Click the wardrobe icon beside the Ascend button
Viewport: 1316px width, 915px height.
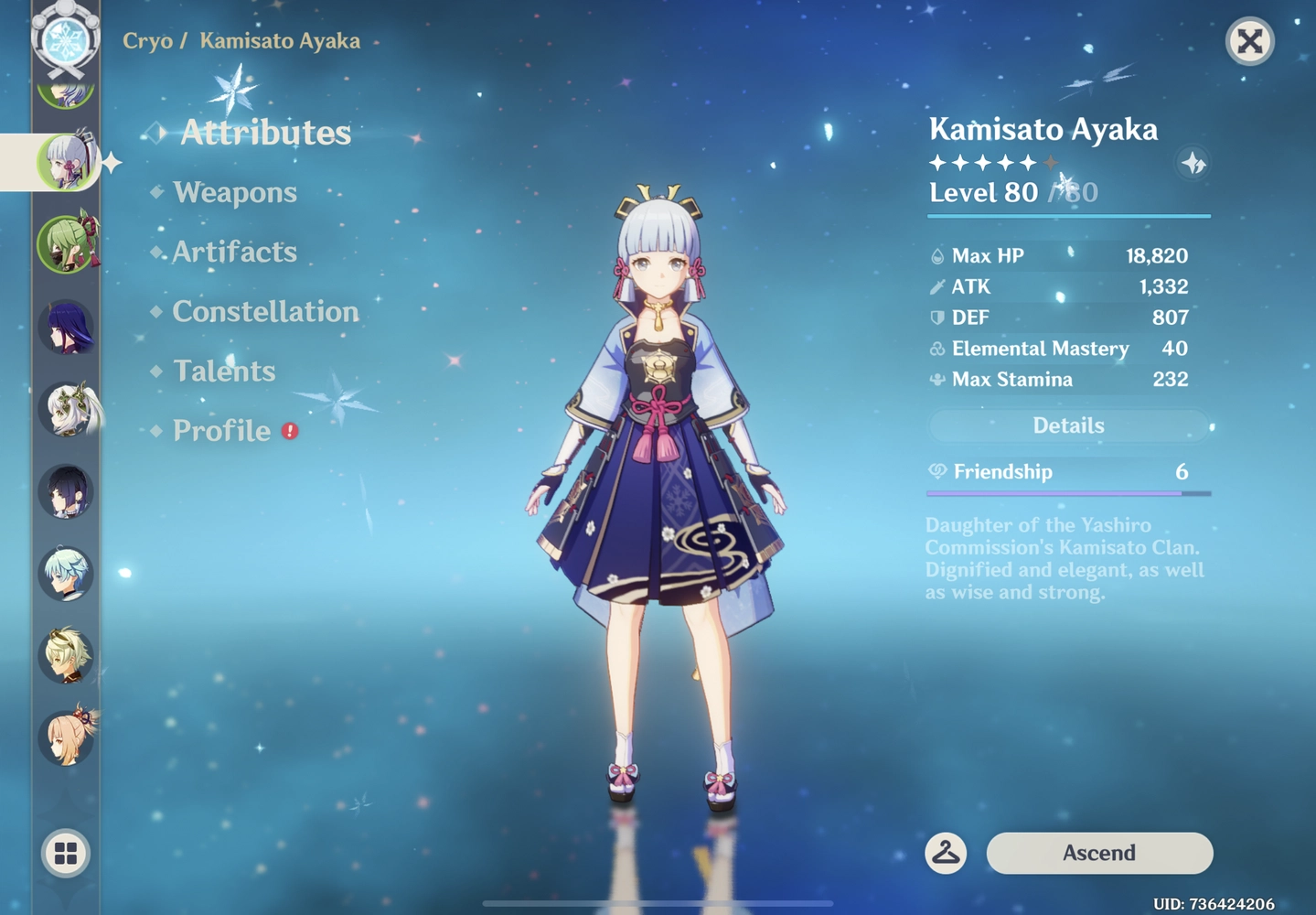(x=946, y=853)
